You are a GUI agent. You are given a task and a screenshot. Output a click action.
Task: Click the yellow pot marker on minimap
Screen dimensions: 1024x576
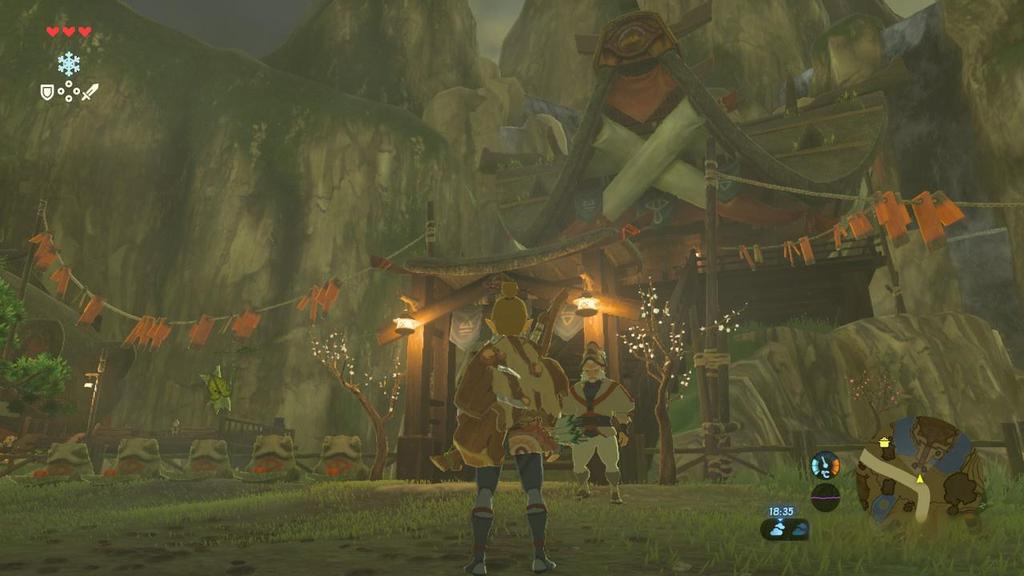tap(884, 442)
